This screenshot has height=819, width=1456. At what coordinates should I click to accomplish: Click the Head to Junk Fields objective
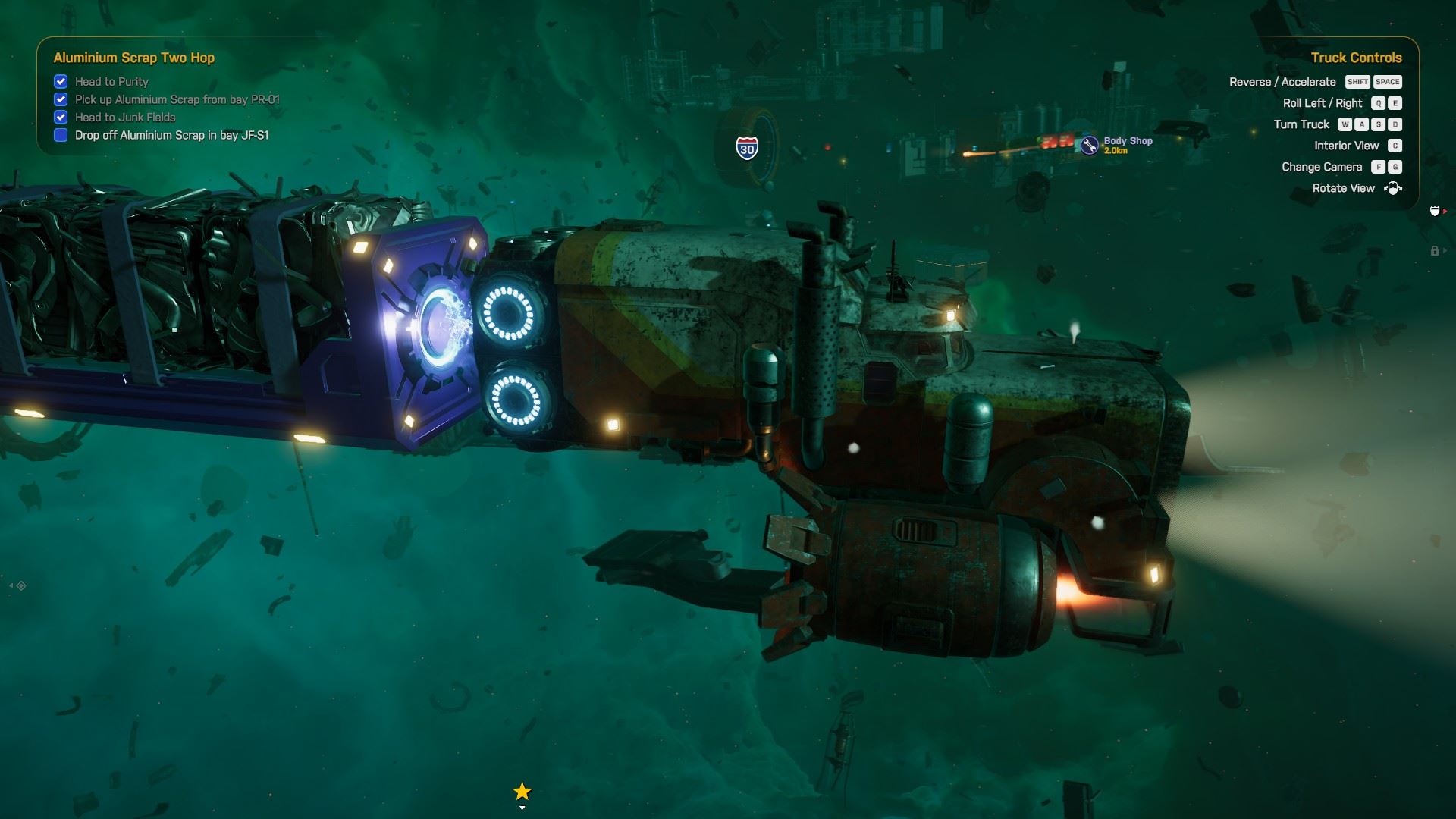(x=125, y=118)
